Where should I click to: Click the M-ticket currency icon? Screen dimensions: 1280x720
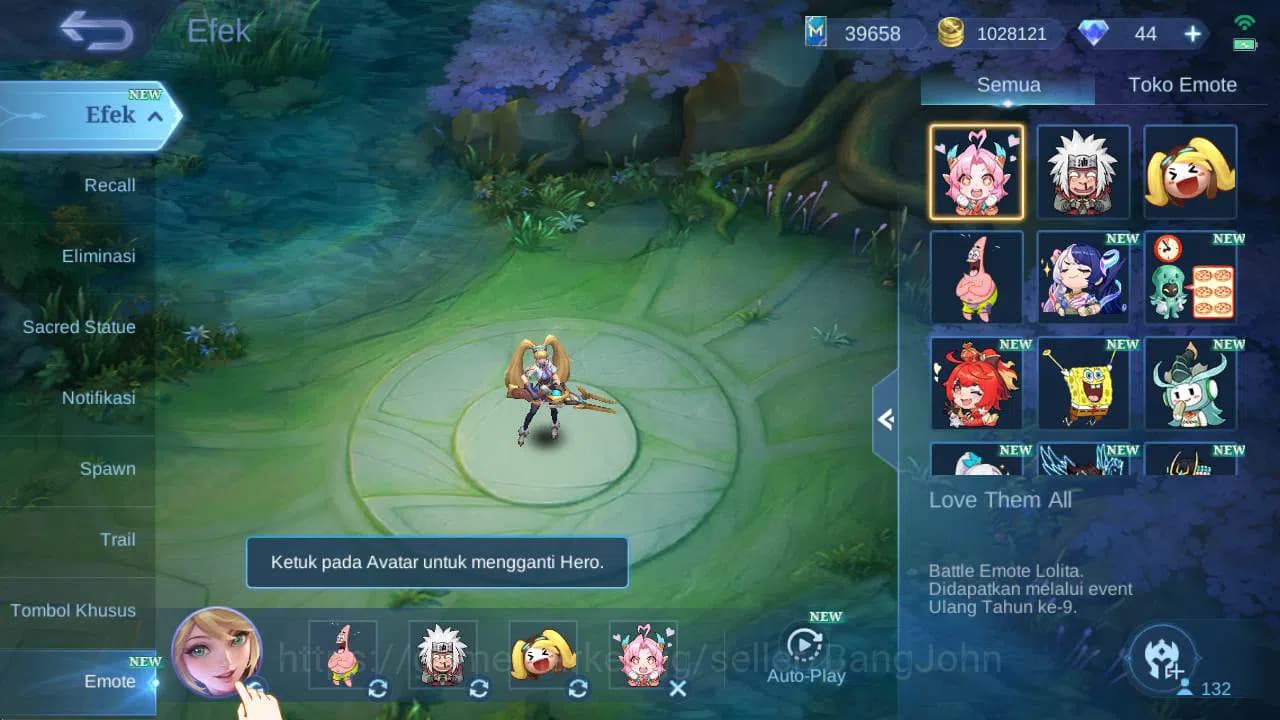click(815, 33)
